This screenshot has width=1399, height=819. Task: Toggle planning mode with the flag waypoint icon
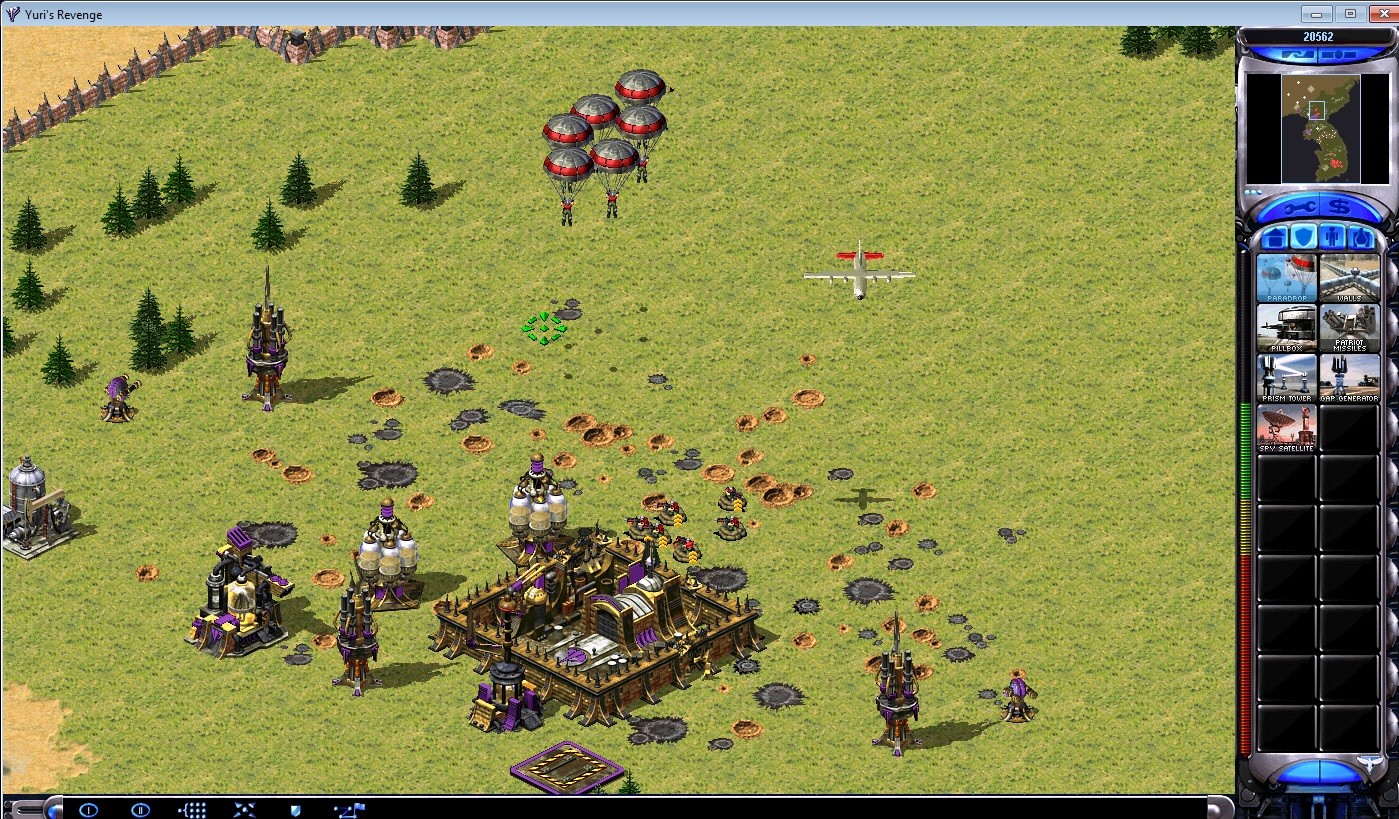pyautogui.click(x=348, y=810)
